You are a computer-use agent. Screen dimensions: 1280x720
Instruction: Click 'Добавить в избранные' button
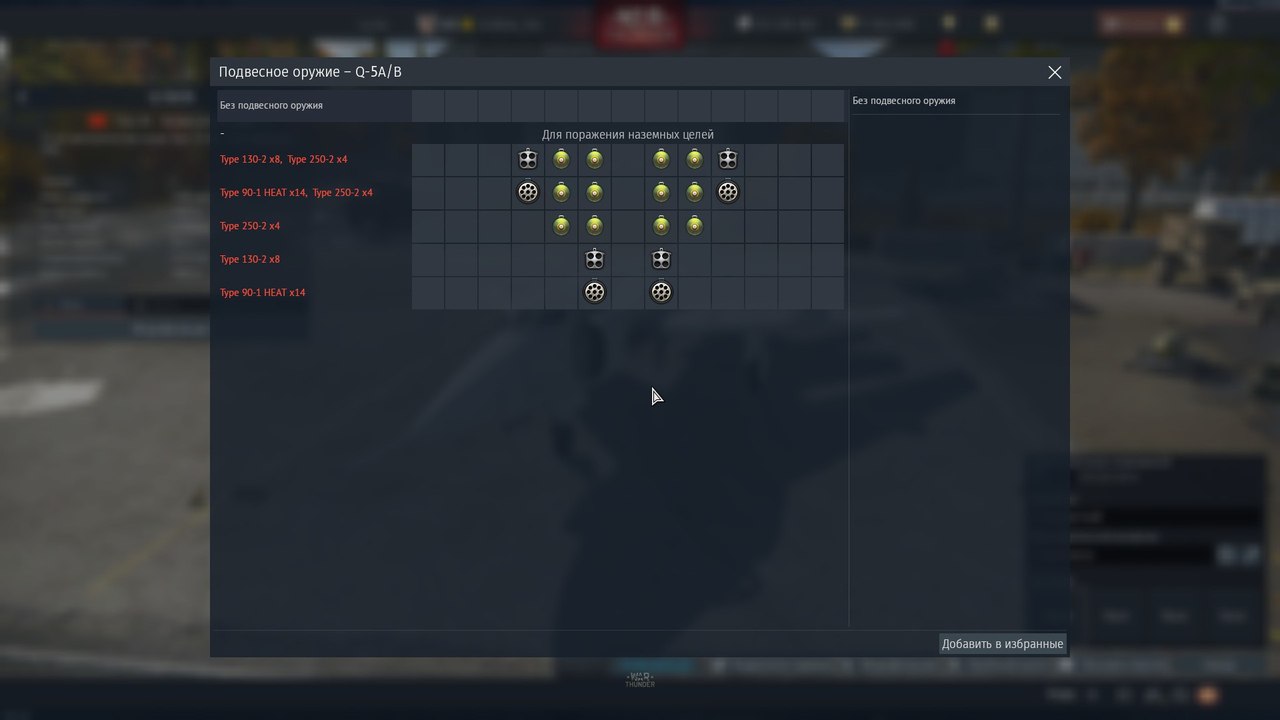click(1002, 644)
